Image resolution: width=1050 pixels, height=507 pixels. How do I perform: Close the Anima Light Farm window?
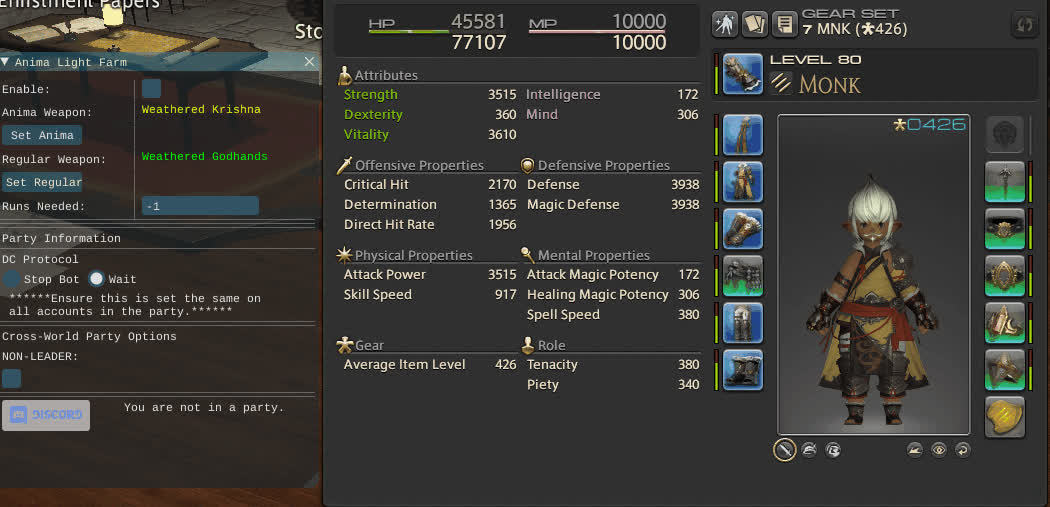pos(309,62)
